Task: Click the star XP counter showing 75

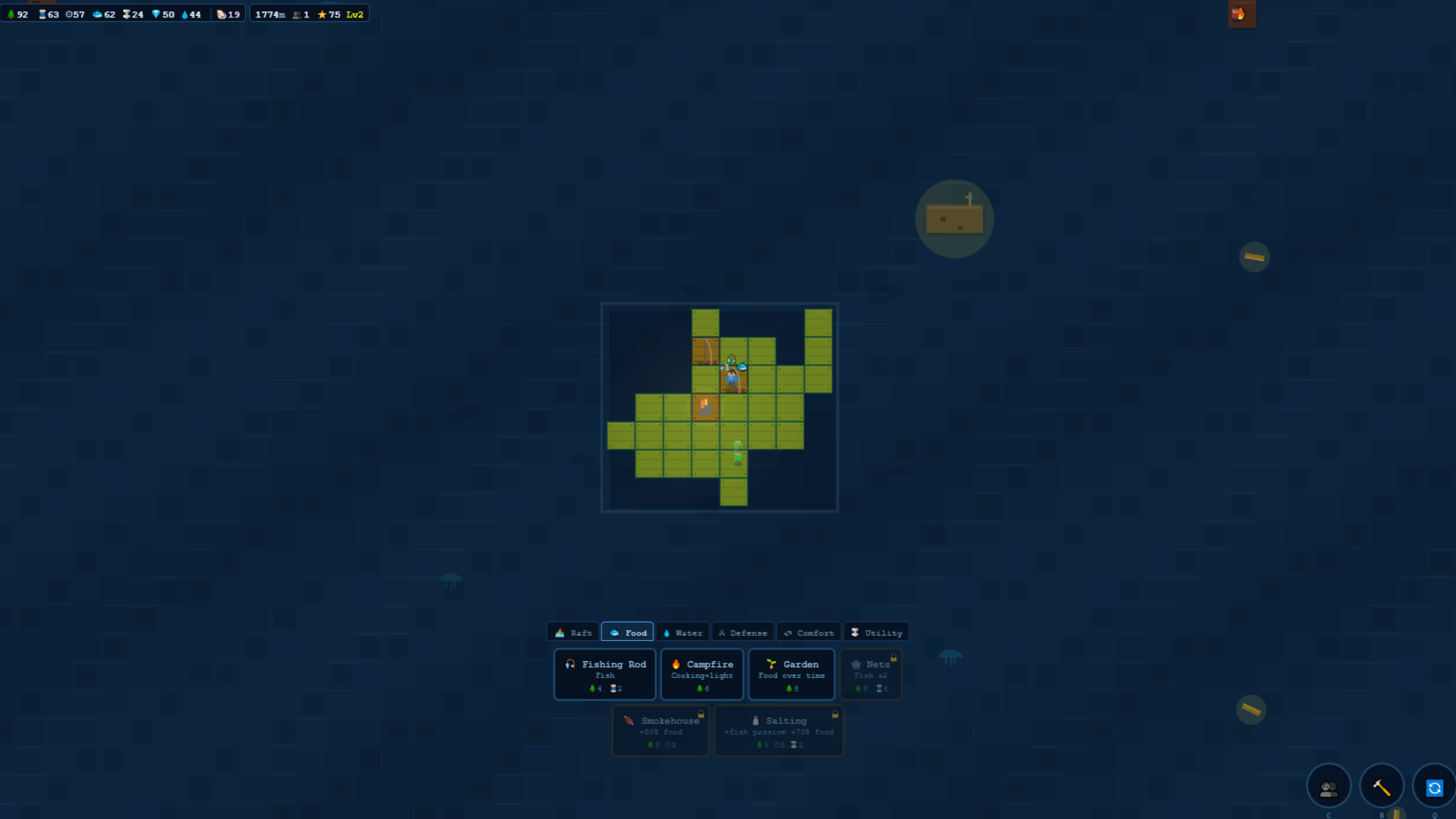Action: 328,13
